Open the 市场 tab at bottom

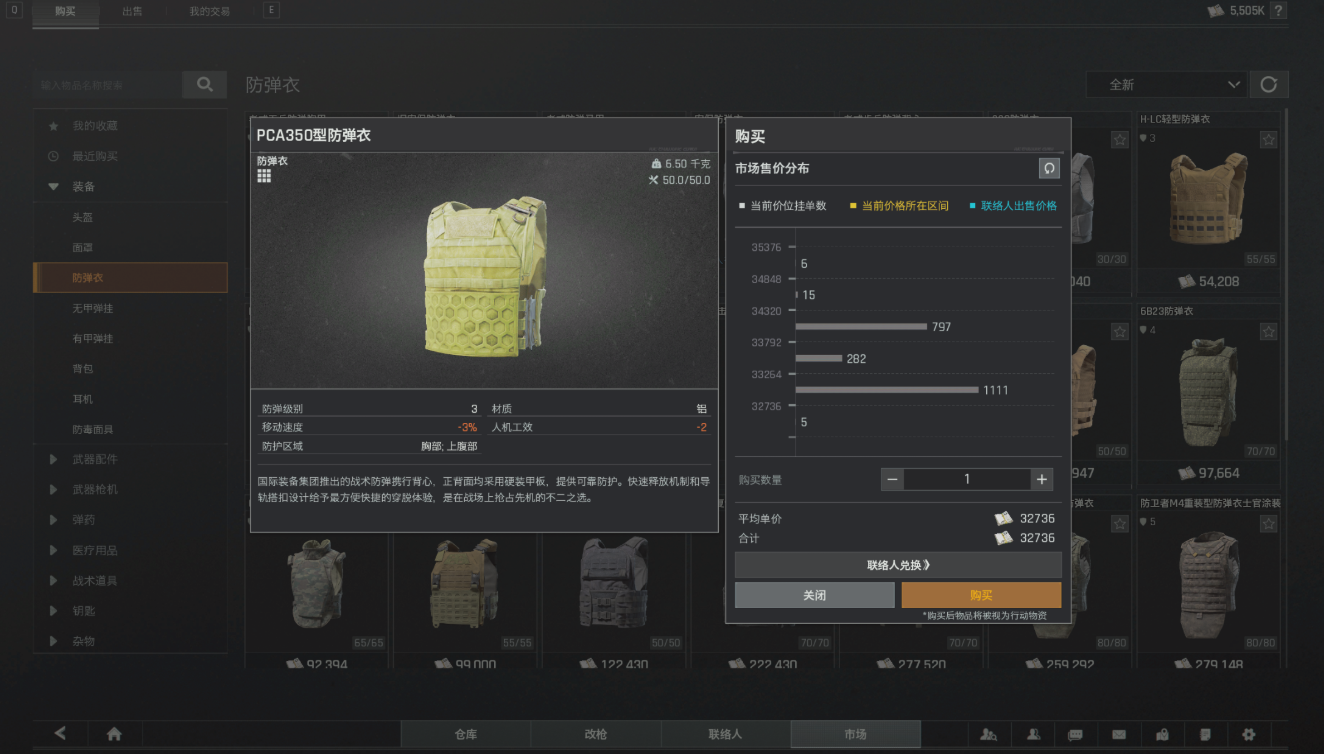855,734
